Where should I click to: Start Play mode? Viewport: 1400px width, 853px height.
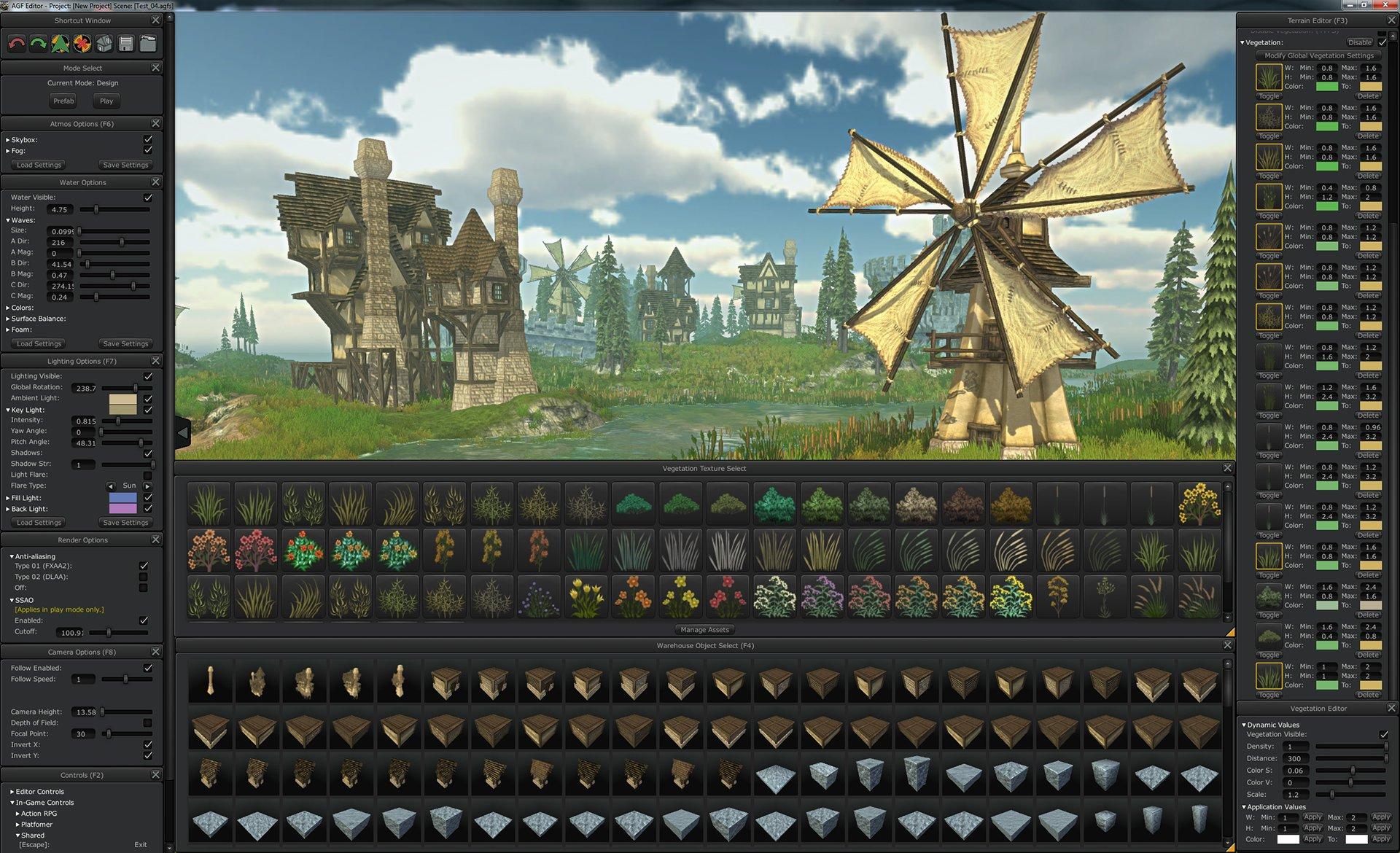click(x=106, y=101)
